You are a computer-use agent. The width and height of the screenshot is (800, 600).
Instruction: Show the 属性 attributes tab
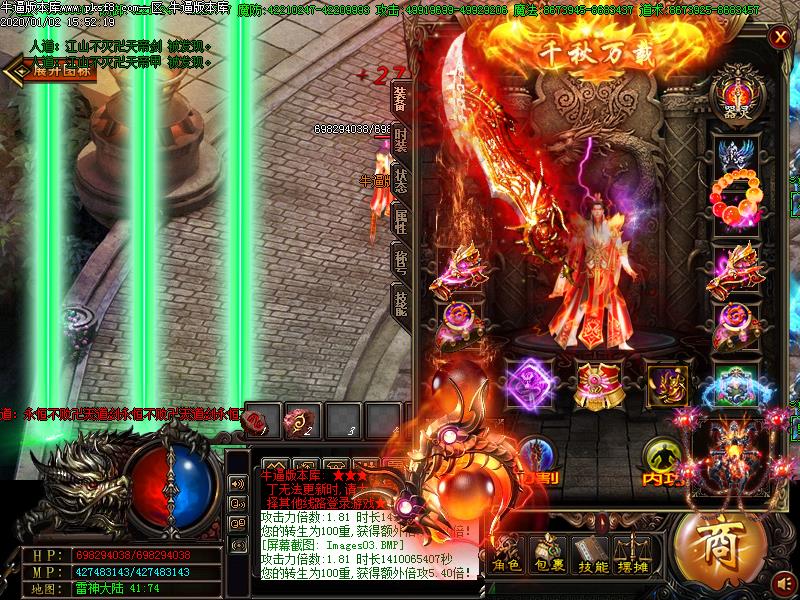click(400, 221)
